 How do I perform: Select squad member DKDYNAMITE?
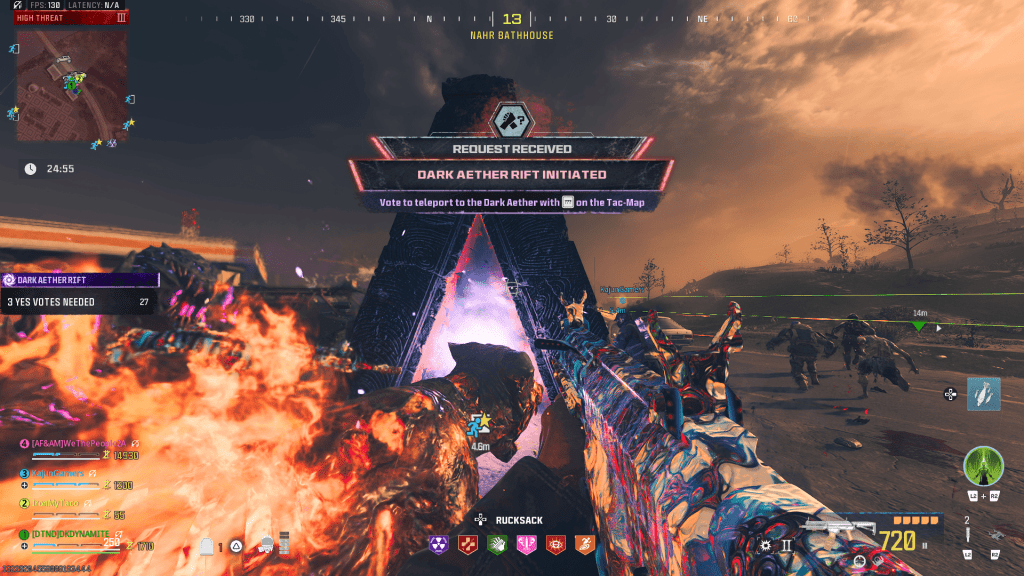click(x=72, y=534)
